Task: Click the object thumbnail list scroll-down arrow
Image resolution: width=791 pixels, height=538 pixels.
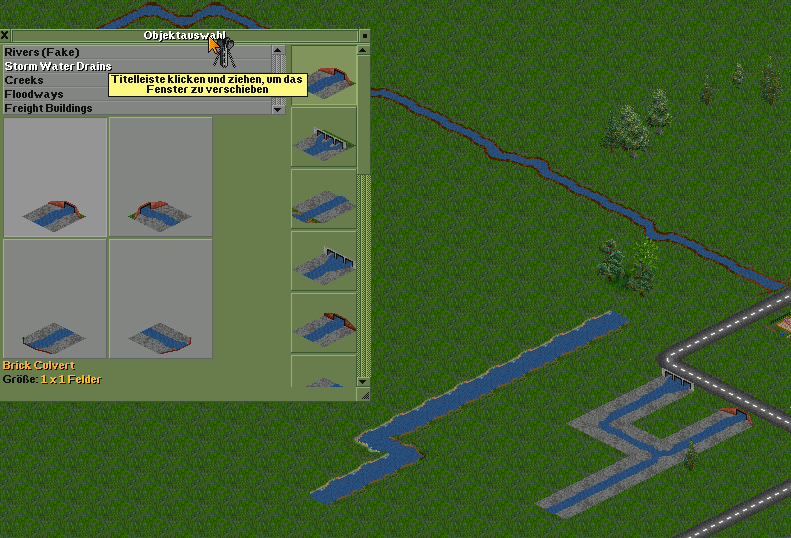Action: coord(365,381)
